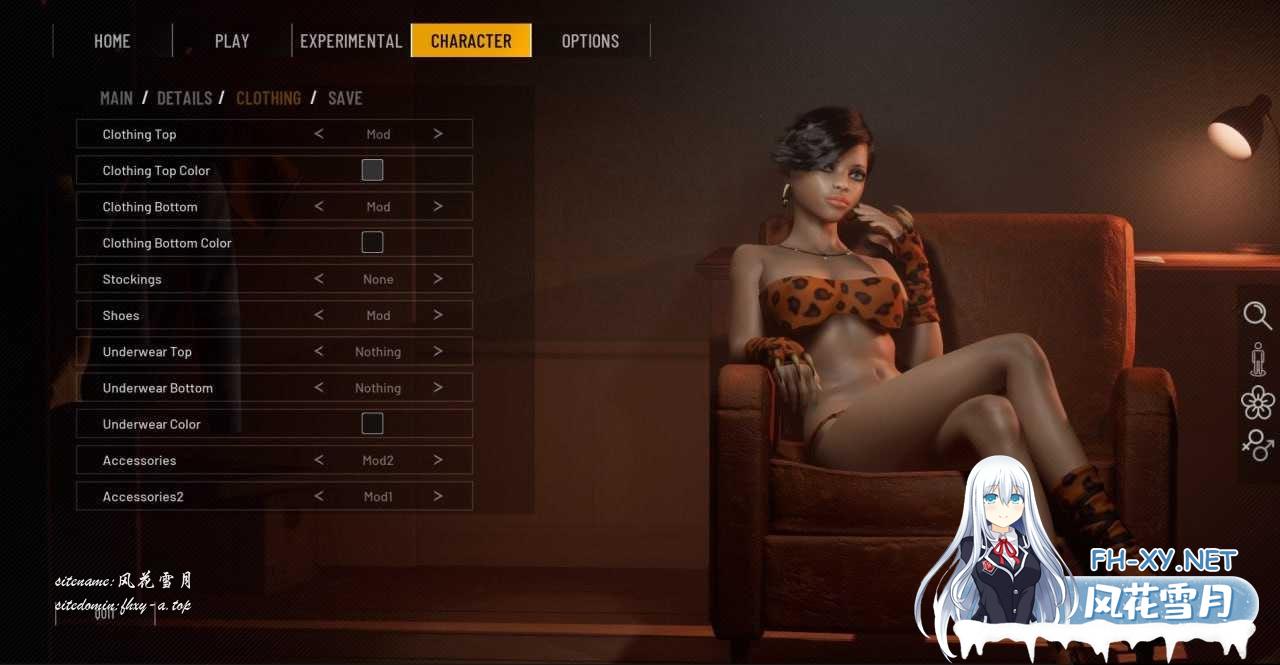Screen dimensions: 1280x665
Task: Select previous Clothing Bottom option
Action: coord(319,207)
